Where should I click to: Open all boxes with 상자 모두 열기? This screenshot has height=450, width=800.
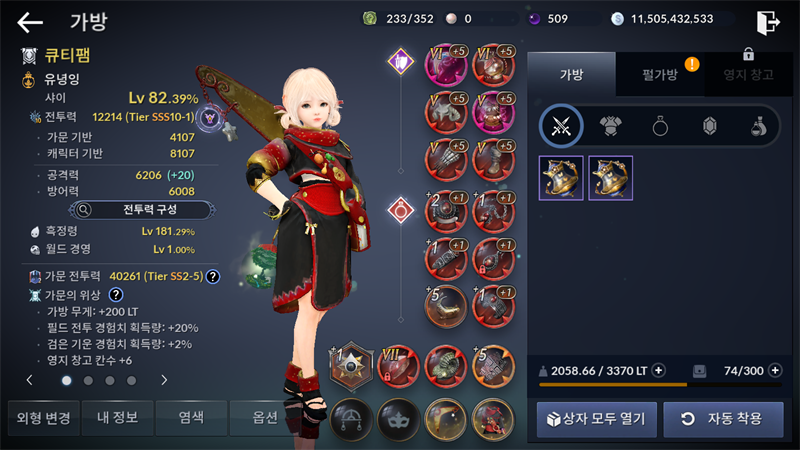[x=596, y=418]
